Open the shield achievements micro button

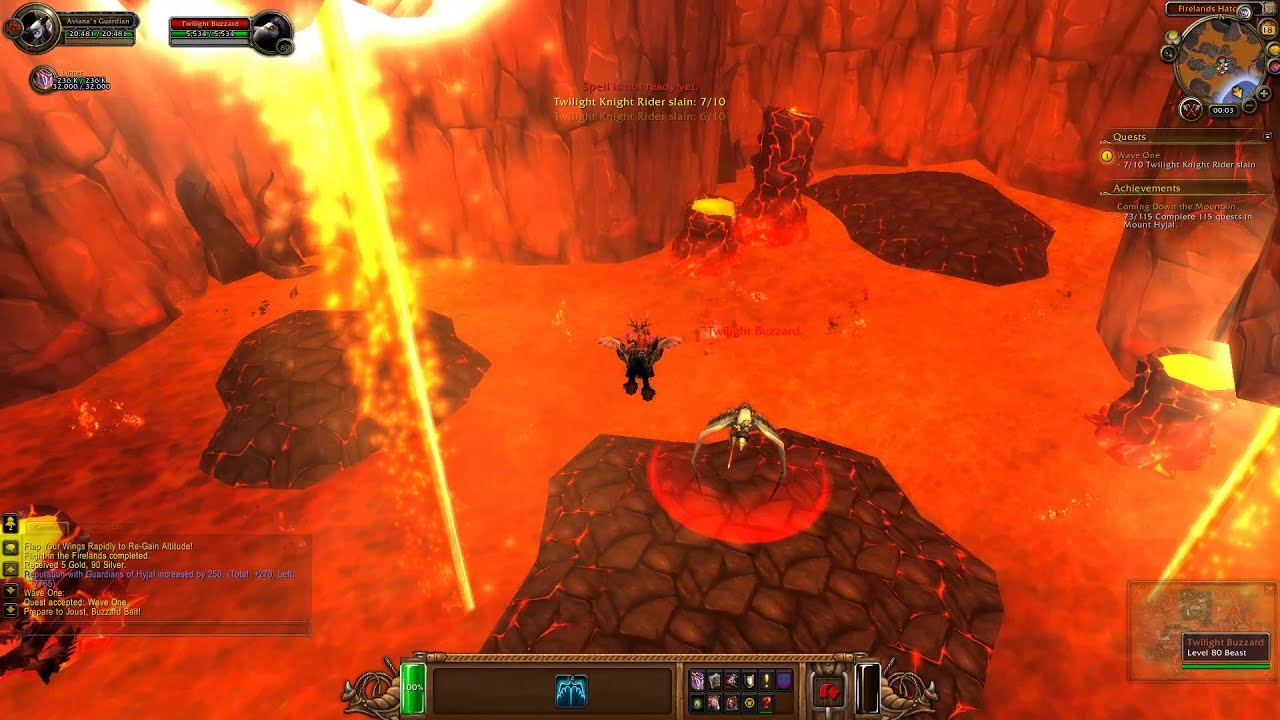tap(749, 680)
